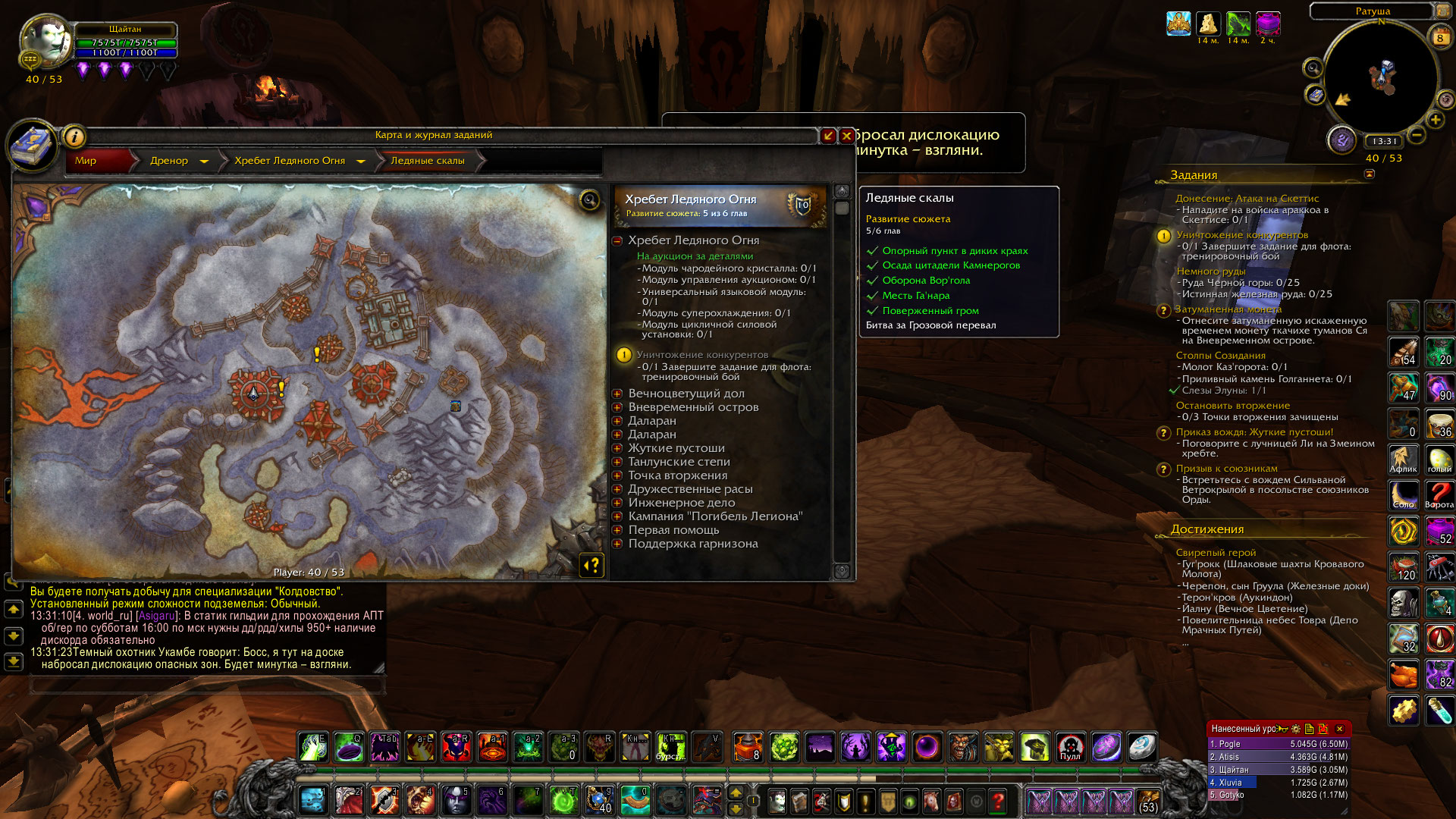Click the Мир breadcrumb button

point(86,161)
